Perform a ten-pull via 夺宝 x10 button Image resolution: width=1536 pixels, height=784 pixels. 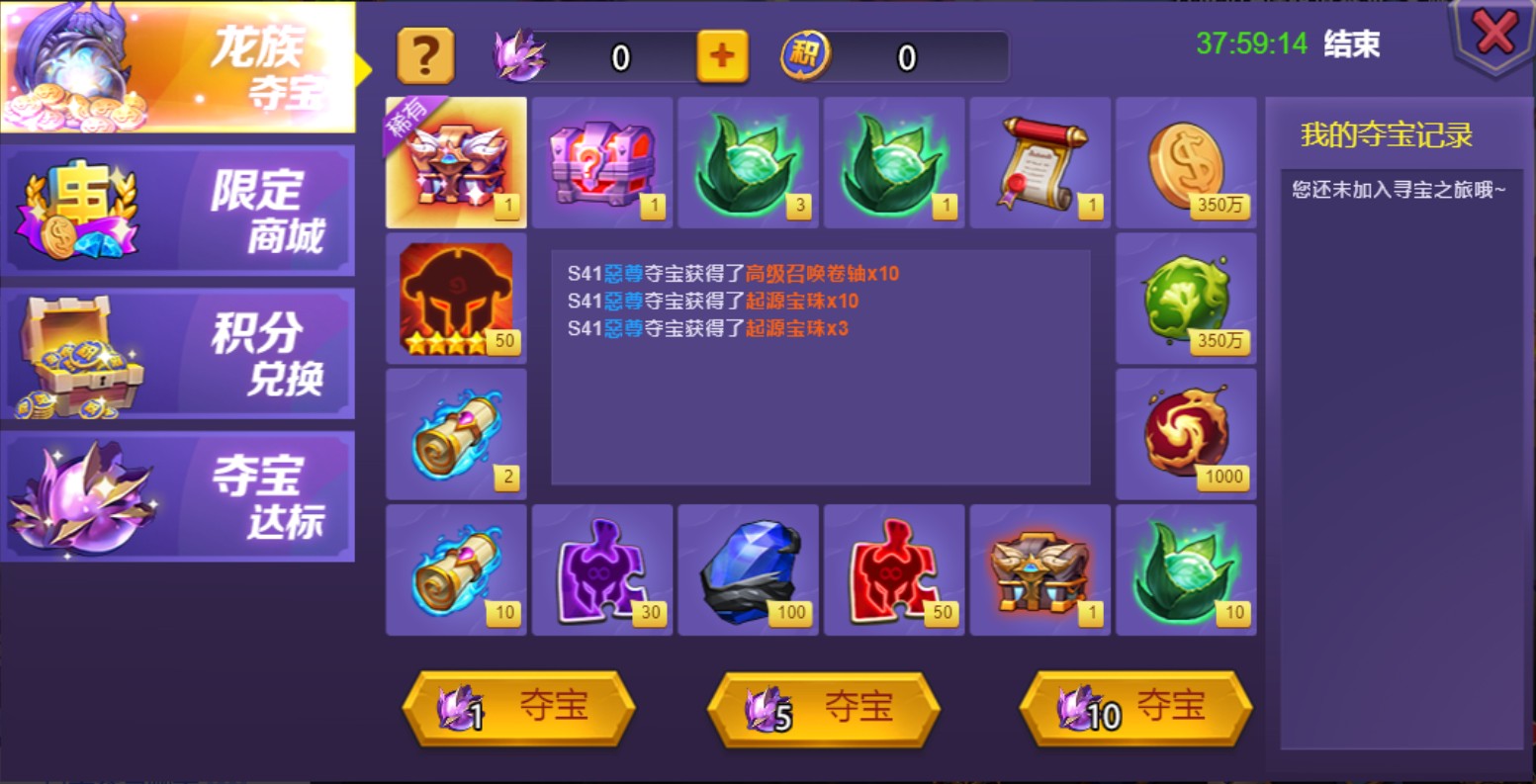(x=1132, y=708)
